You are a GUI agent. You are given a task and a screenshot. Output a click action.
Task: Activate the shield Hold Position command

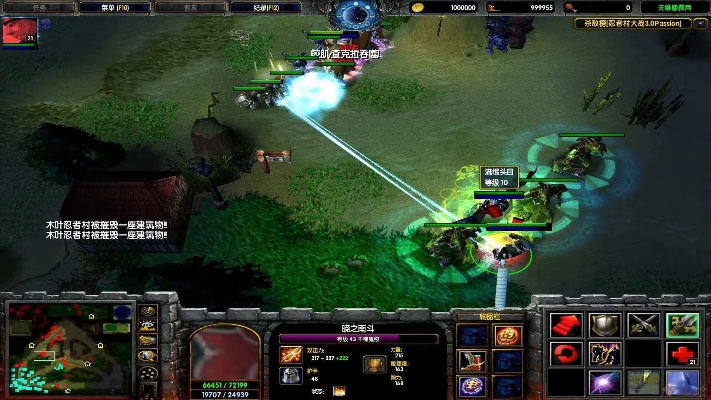pos(605,325)
